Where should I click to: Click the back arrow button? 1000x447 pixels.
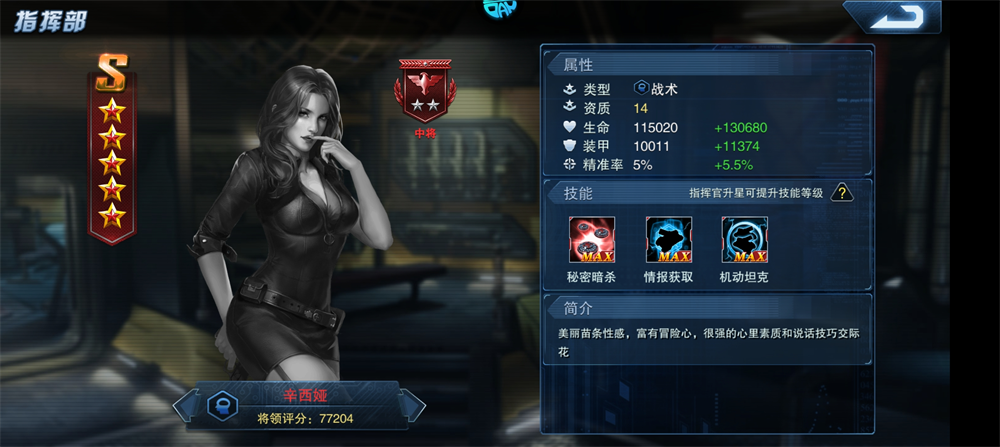coord(892,18)
